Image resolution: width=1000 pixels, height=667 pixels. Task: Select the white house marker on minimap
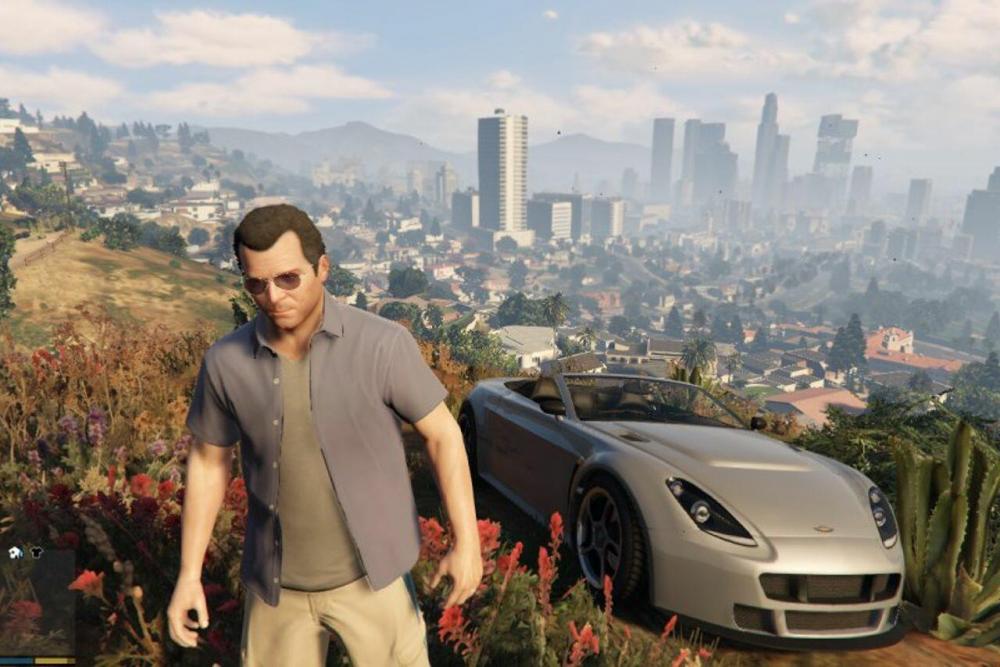coord(15,552)
